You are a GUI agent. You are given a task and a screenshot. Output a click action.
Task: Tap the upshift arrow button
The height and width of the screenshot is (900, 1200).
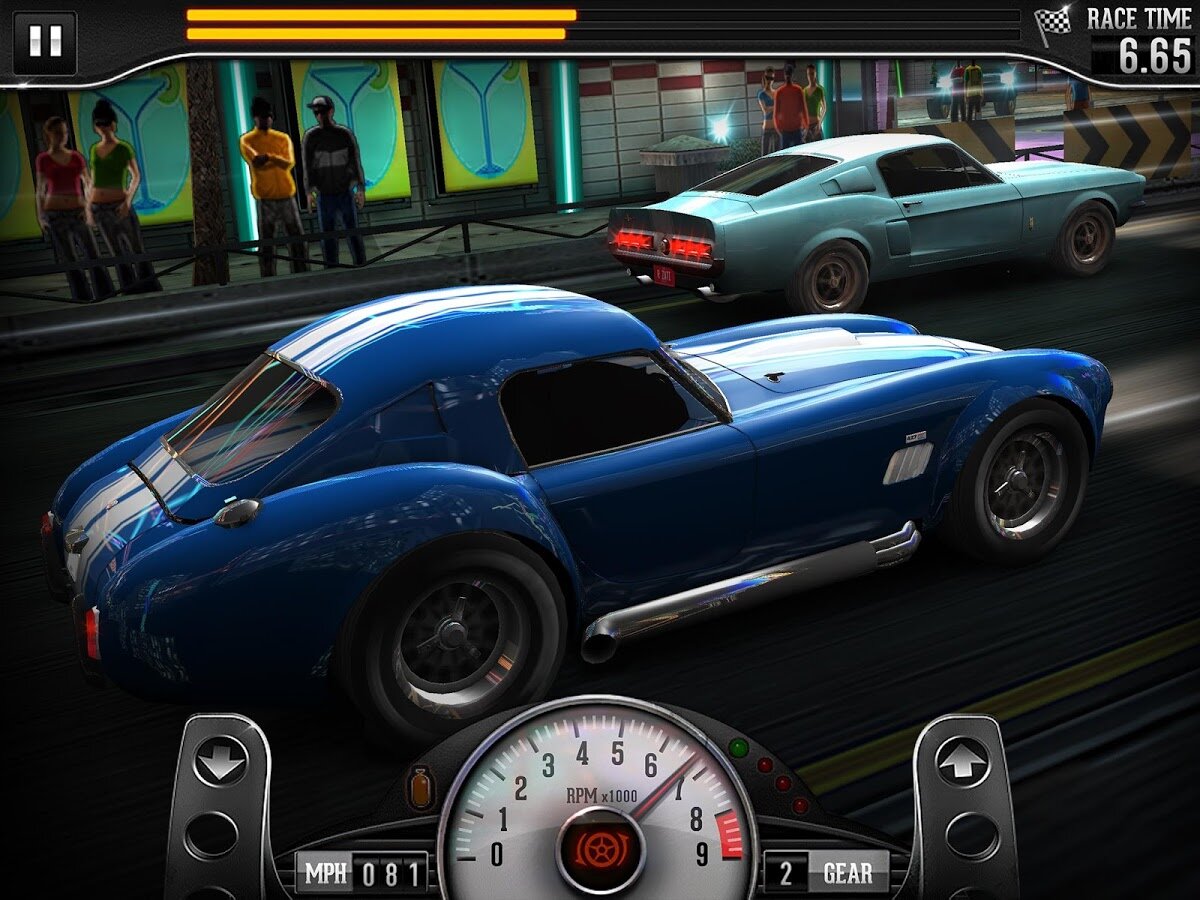pos(962,763)
